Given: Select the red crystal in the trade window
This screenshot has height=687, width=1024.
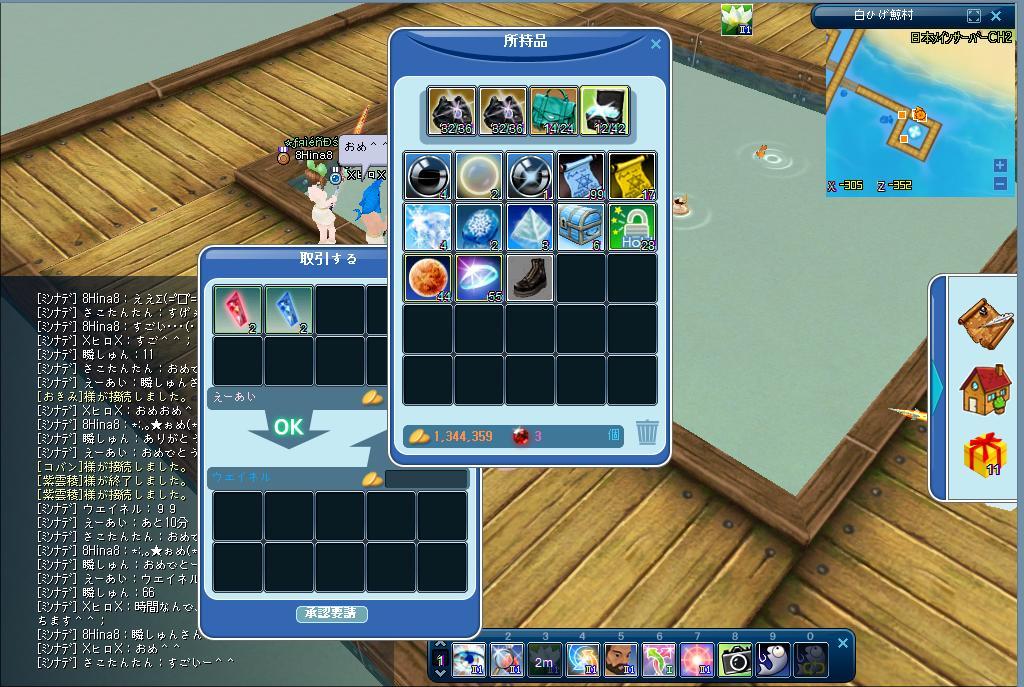Looking at the screenshot, I should (x=238, y=309).
